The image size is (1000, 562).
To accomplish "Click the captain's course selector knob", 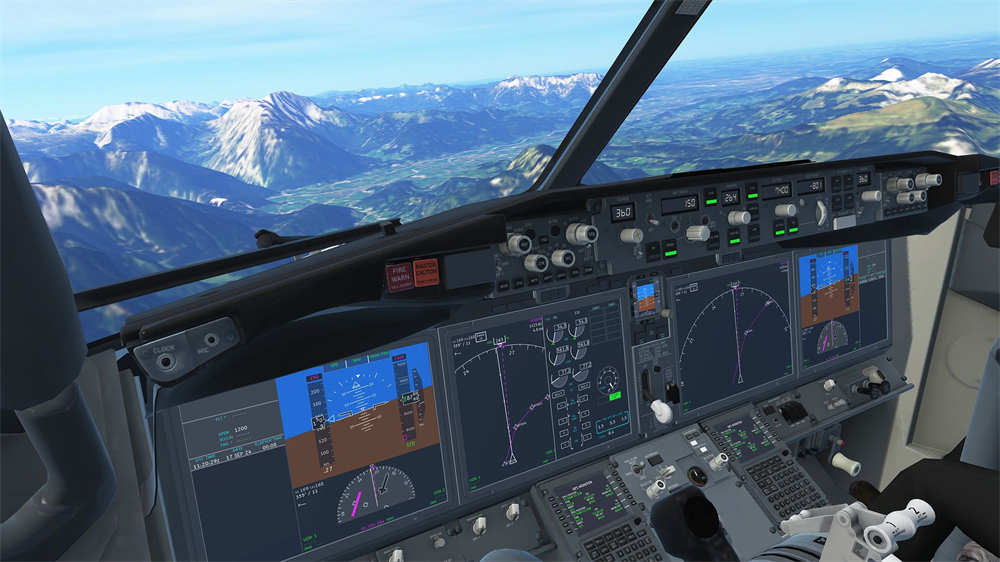I will (631, 235).
